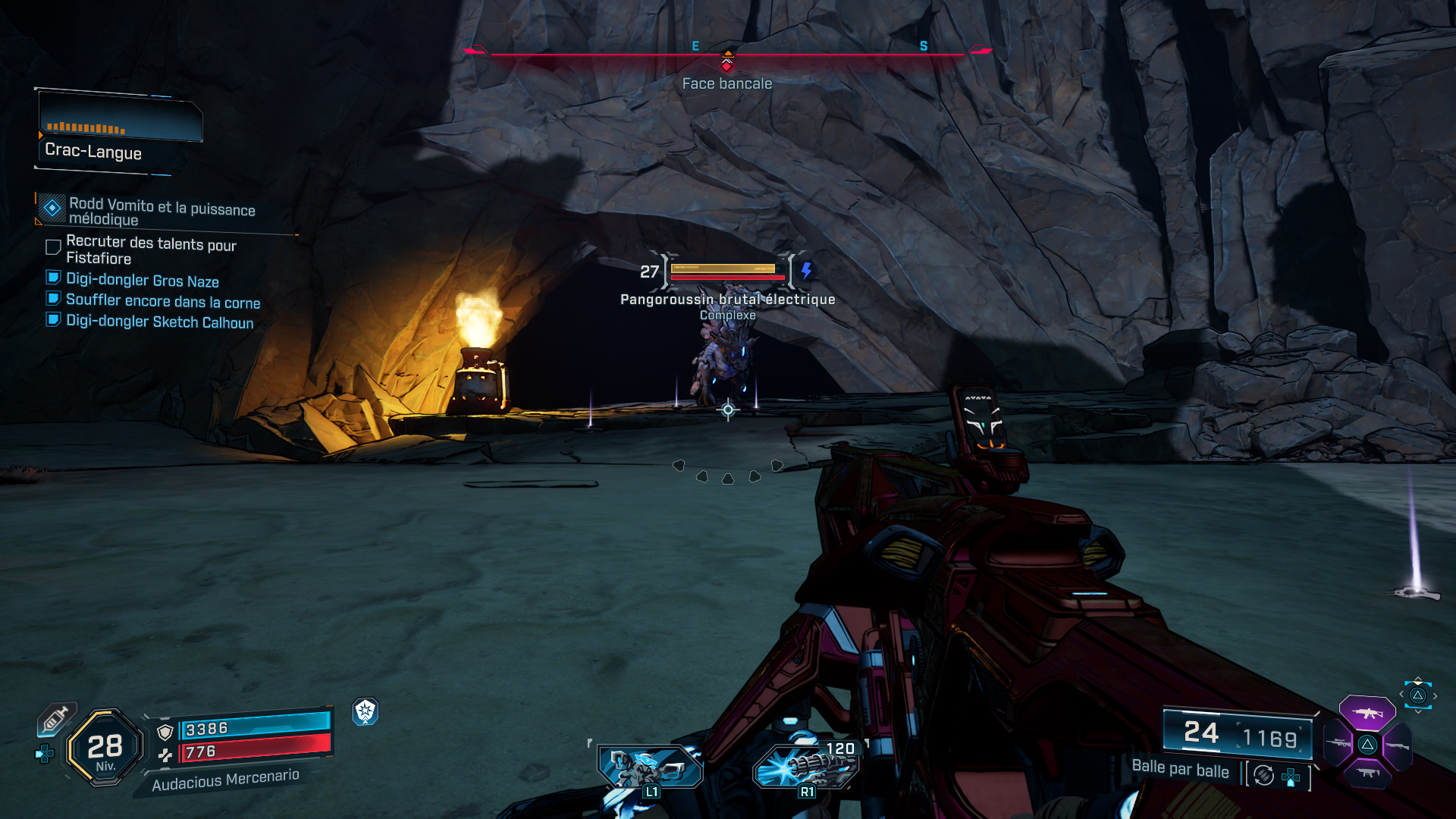Select the Digi-dongler Gros Naze objective
Screen dimensions: 1456x819
(x=142, y=281)
